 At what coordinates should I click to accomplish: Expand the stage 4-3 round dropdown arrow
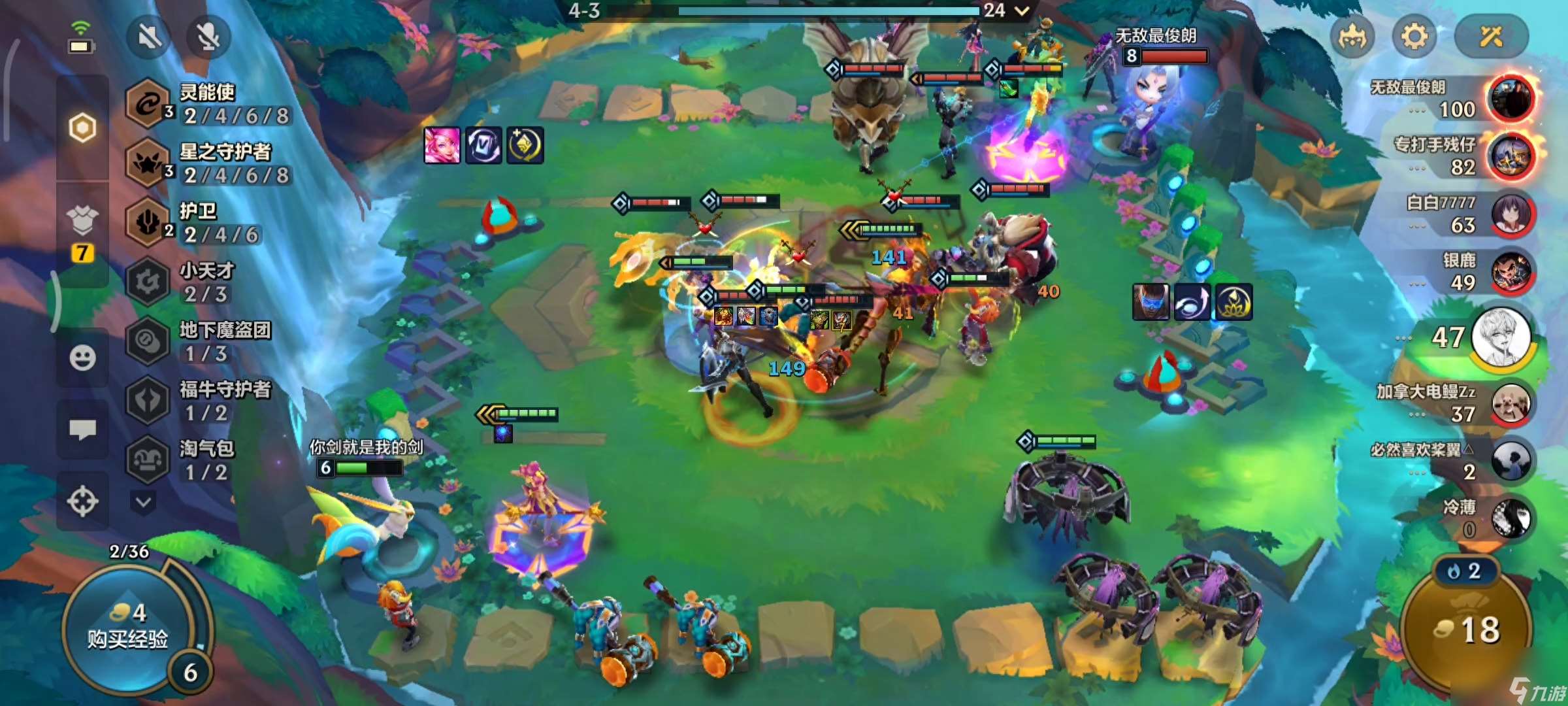click(1022, 10)
